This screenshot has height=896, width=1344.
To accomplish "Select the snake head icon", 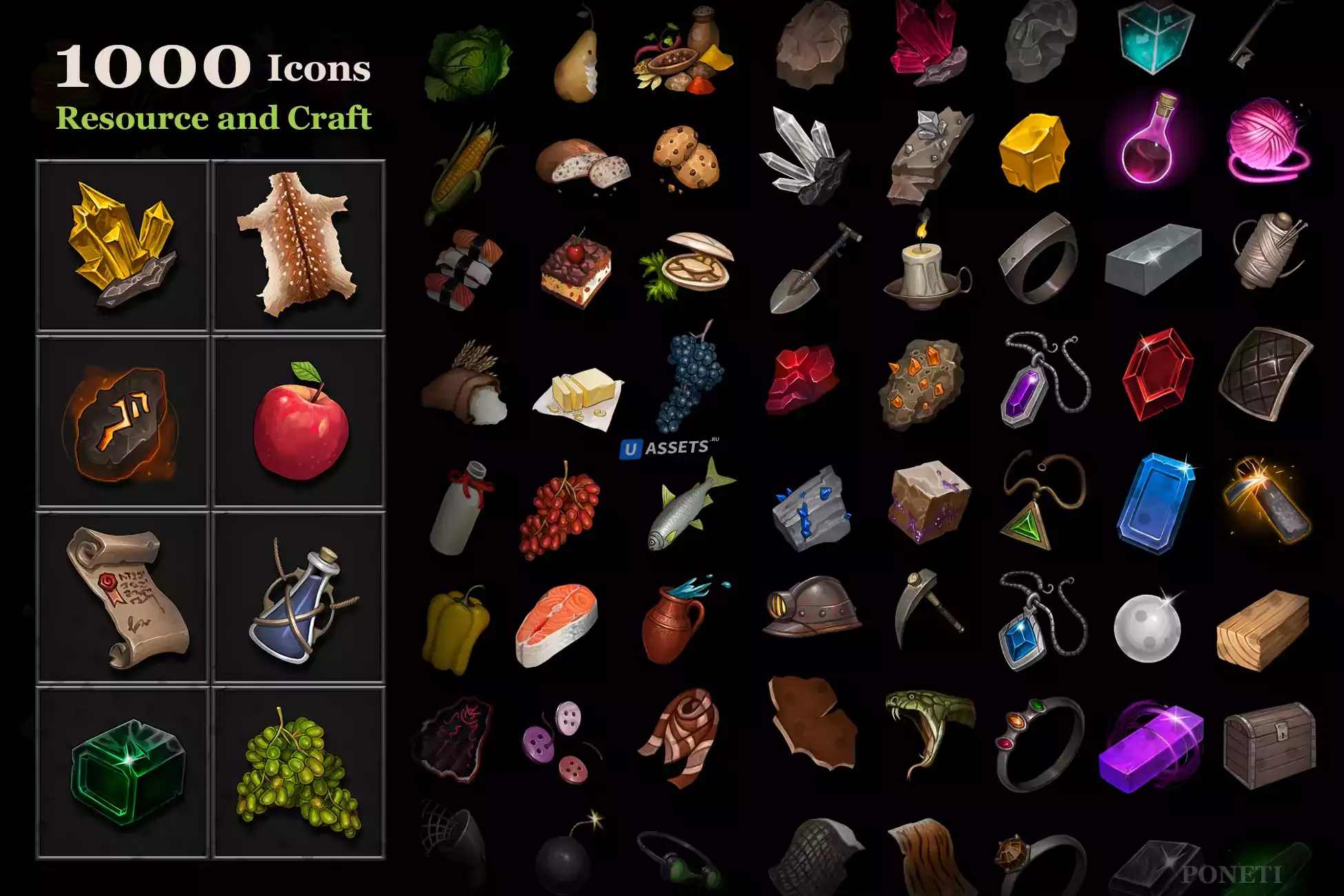I will (x=927, y=731).
